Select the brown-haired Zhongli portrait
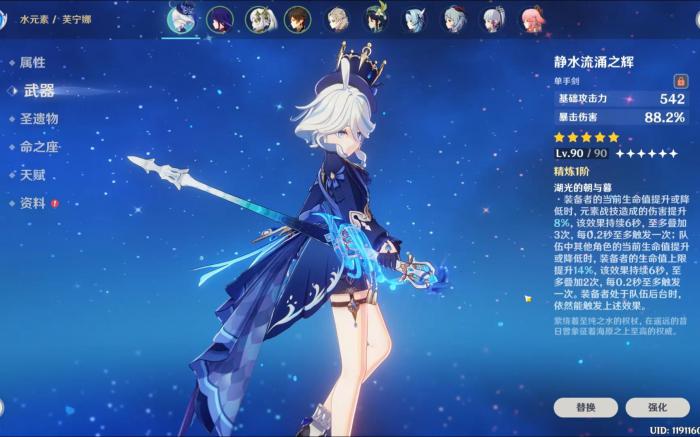The width and height of the screenshot is (700, 437). [298, 19]
